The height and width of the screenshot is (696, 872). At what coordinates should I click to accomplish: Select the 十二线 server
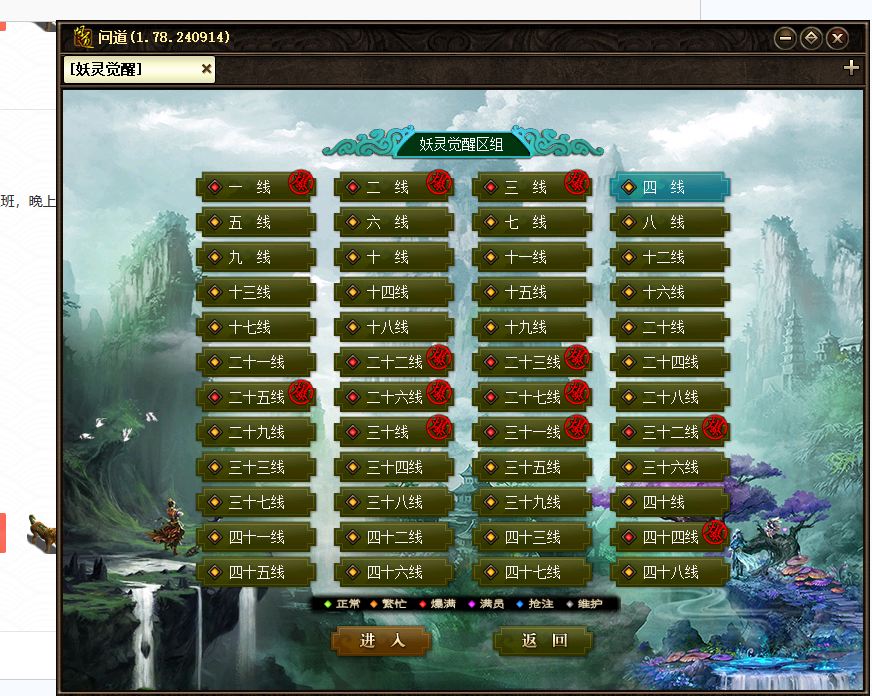[669, 257]
